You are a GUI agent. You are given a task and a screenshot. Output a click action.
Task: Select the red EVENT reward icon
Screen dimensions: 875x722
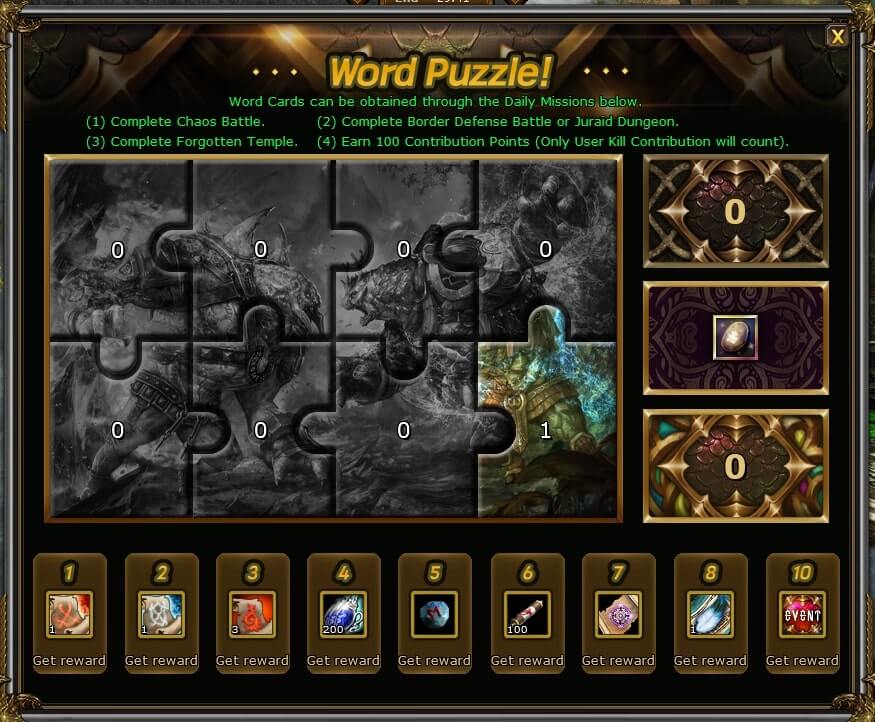pyautogui.click(x=802, y=615)
